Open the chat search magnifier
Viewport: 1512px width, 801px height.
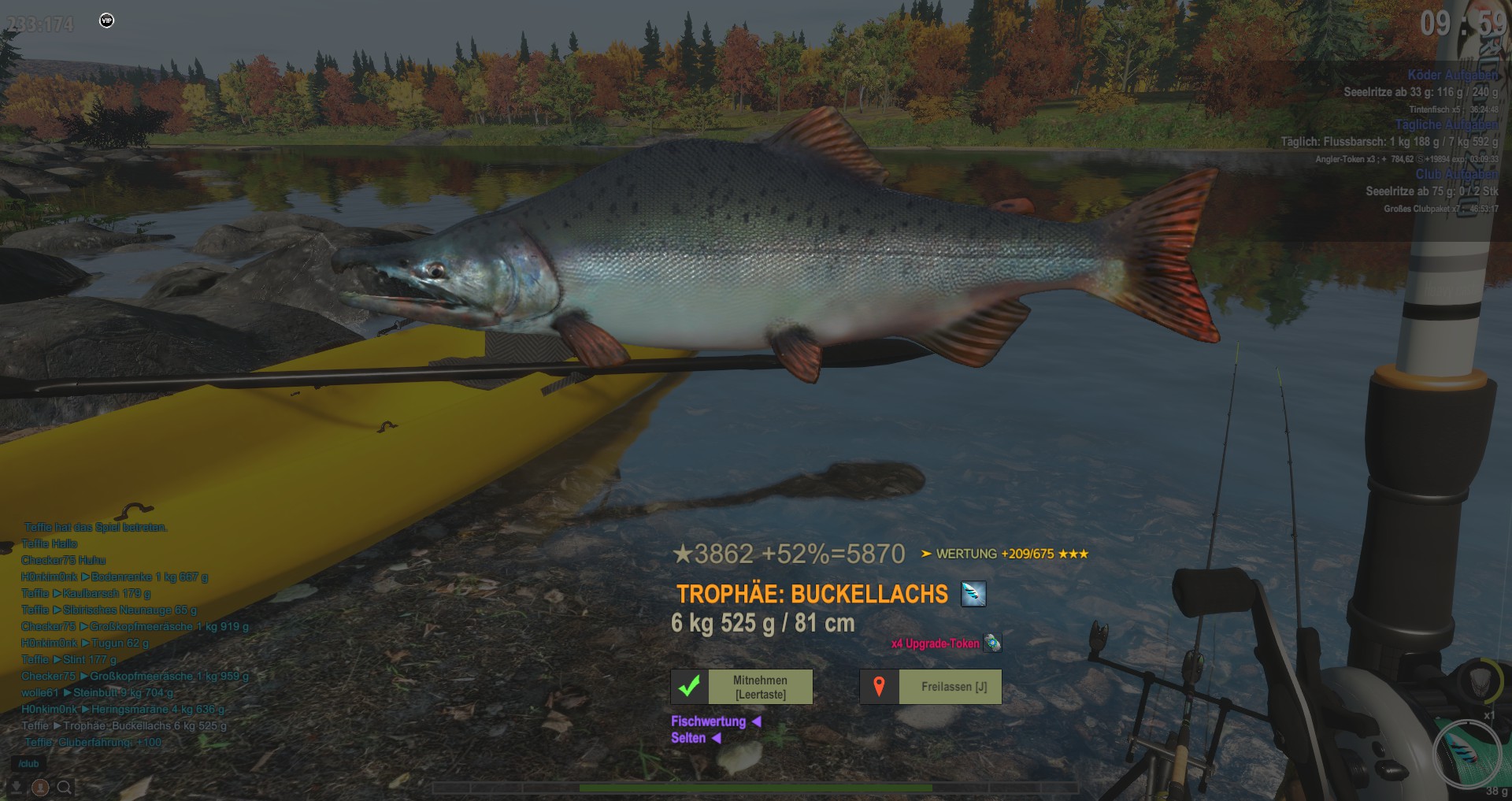pyautogui.click(x=65, y=787)
